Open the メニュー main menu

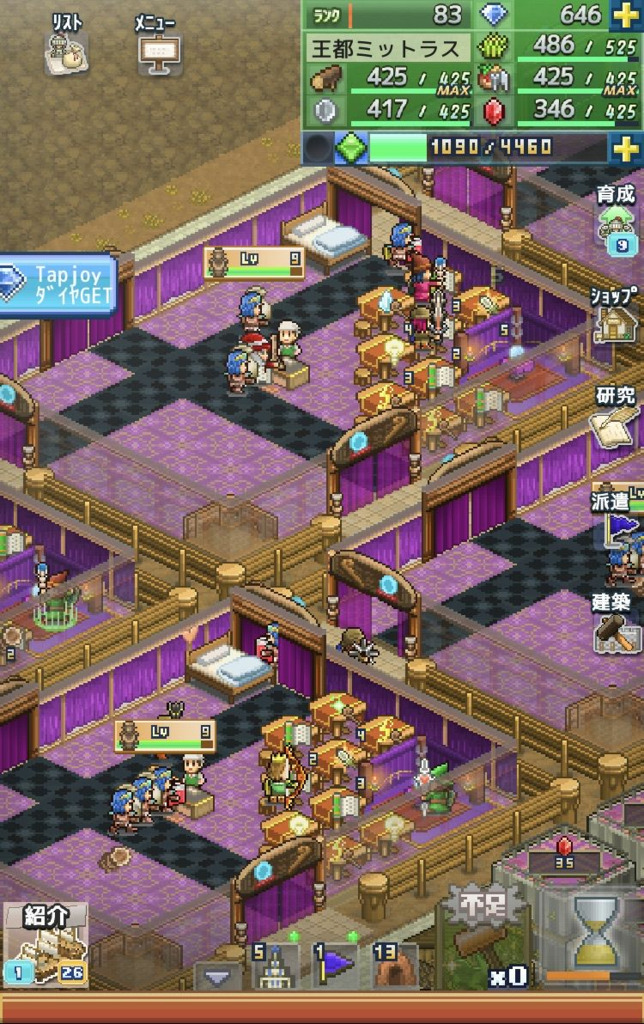[x=156, y=46]
